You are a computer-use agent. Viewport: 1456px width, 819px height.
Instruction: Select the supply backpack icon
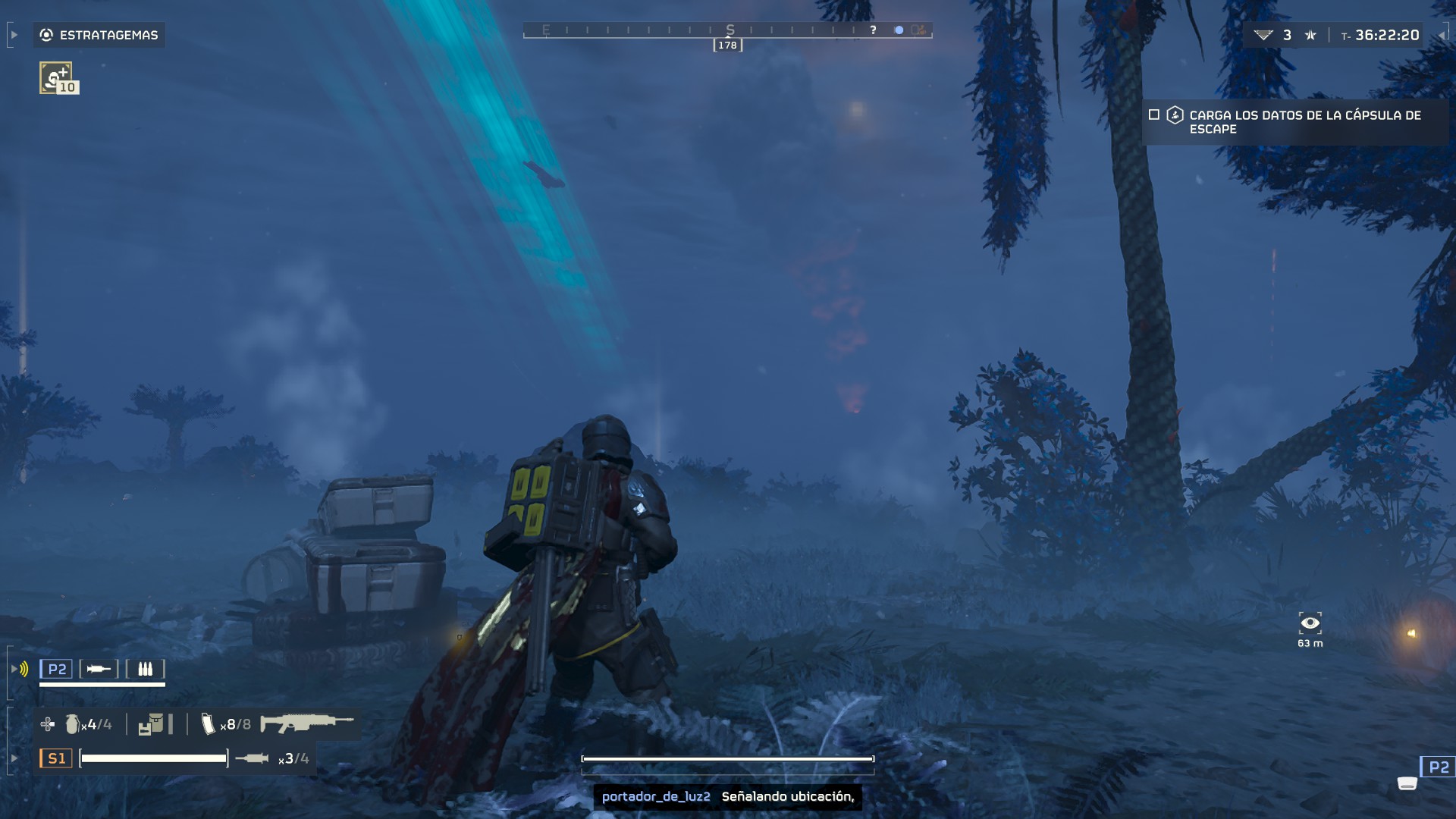[151, 725]
